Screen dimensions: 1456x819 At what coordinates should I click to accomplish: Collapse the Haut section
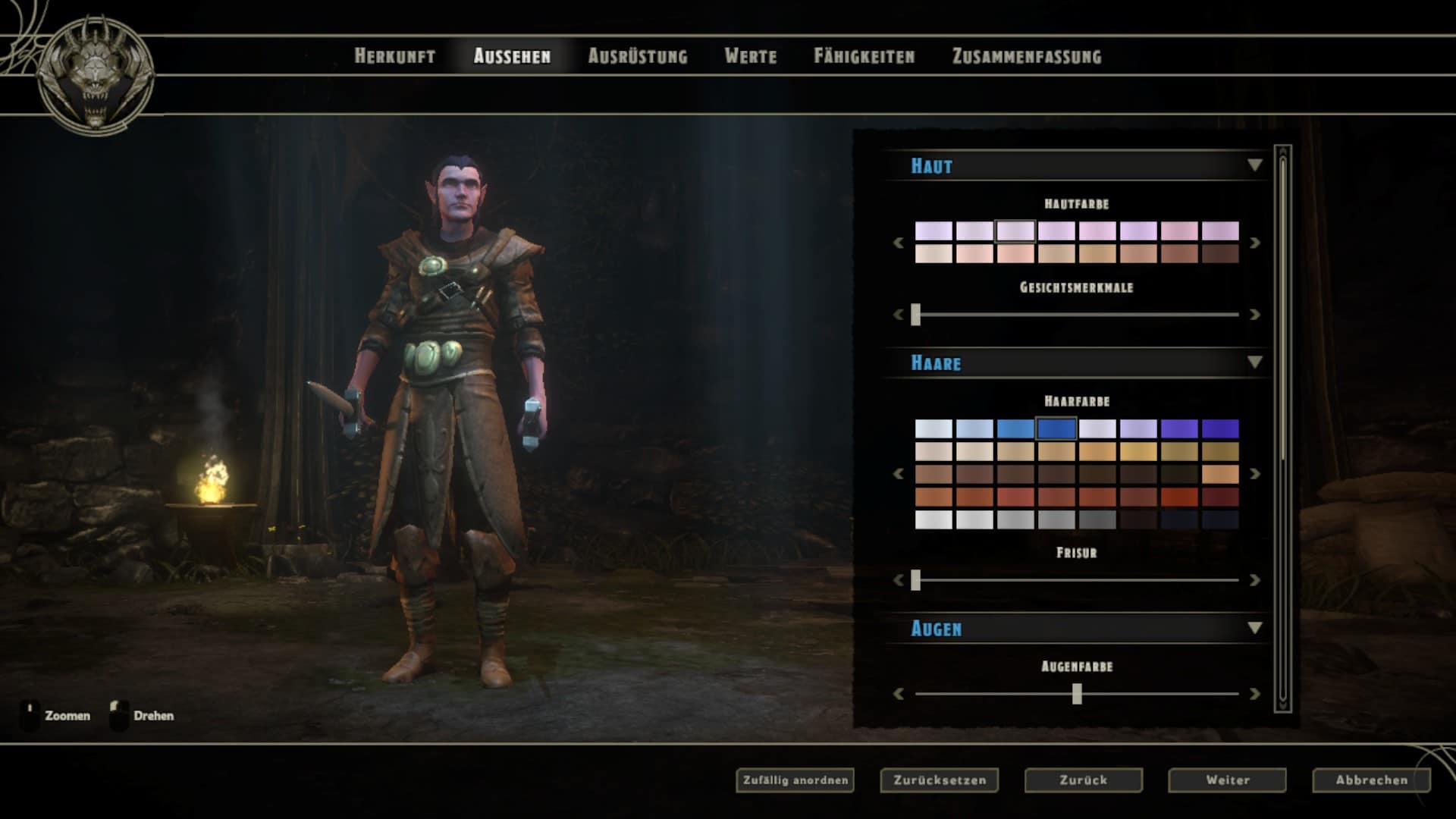(1254, 165)
